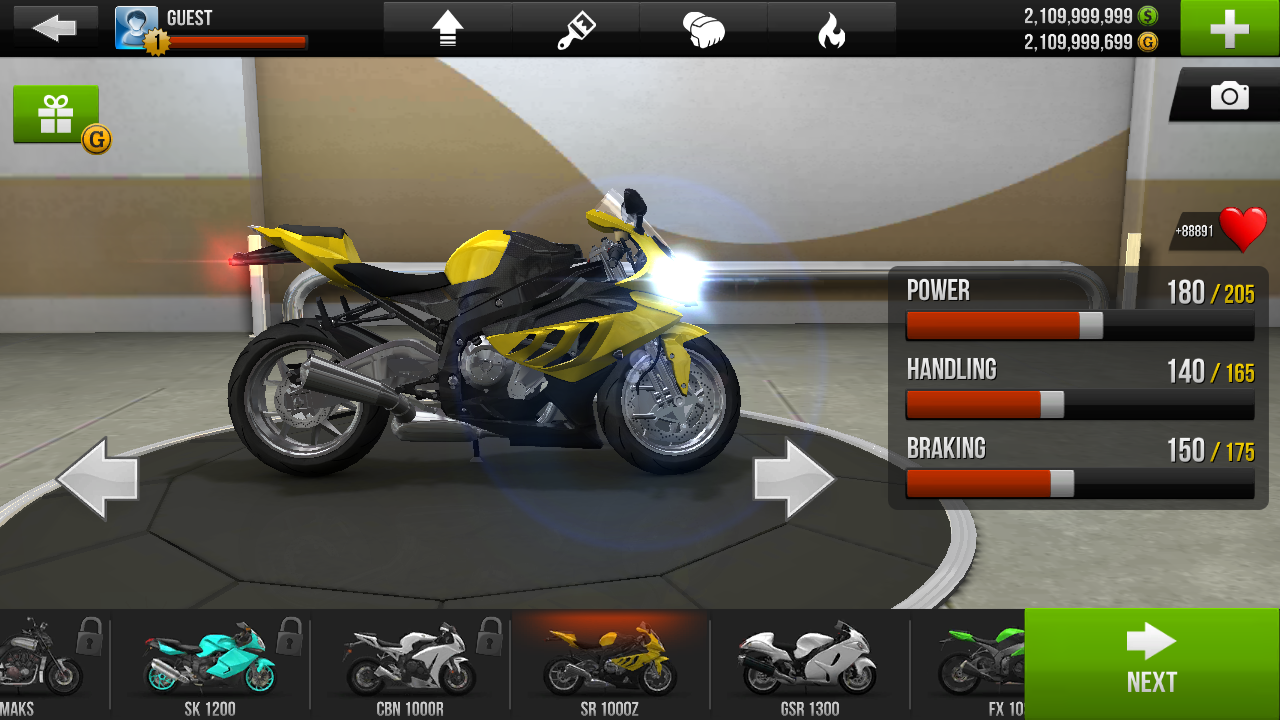Like the bike with the red heart
Viewport: 1280px width, 720px height.
(1242, 230)
